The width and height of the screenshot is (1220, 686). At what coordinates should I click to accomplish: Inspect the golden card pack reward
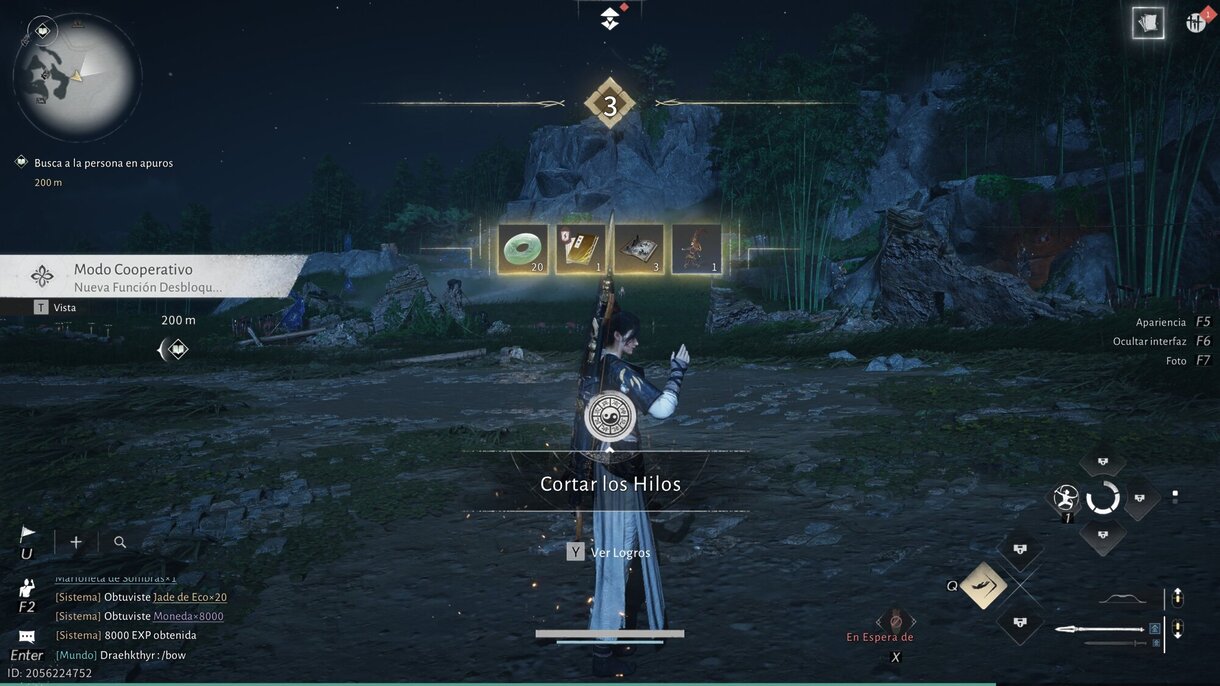580,249
